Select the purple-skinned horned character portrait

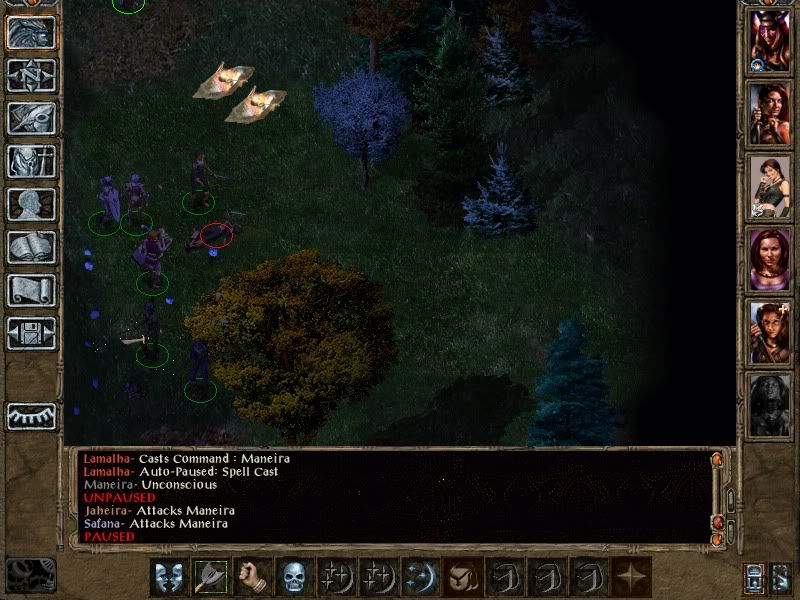(770, 41)
